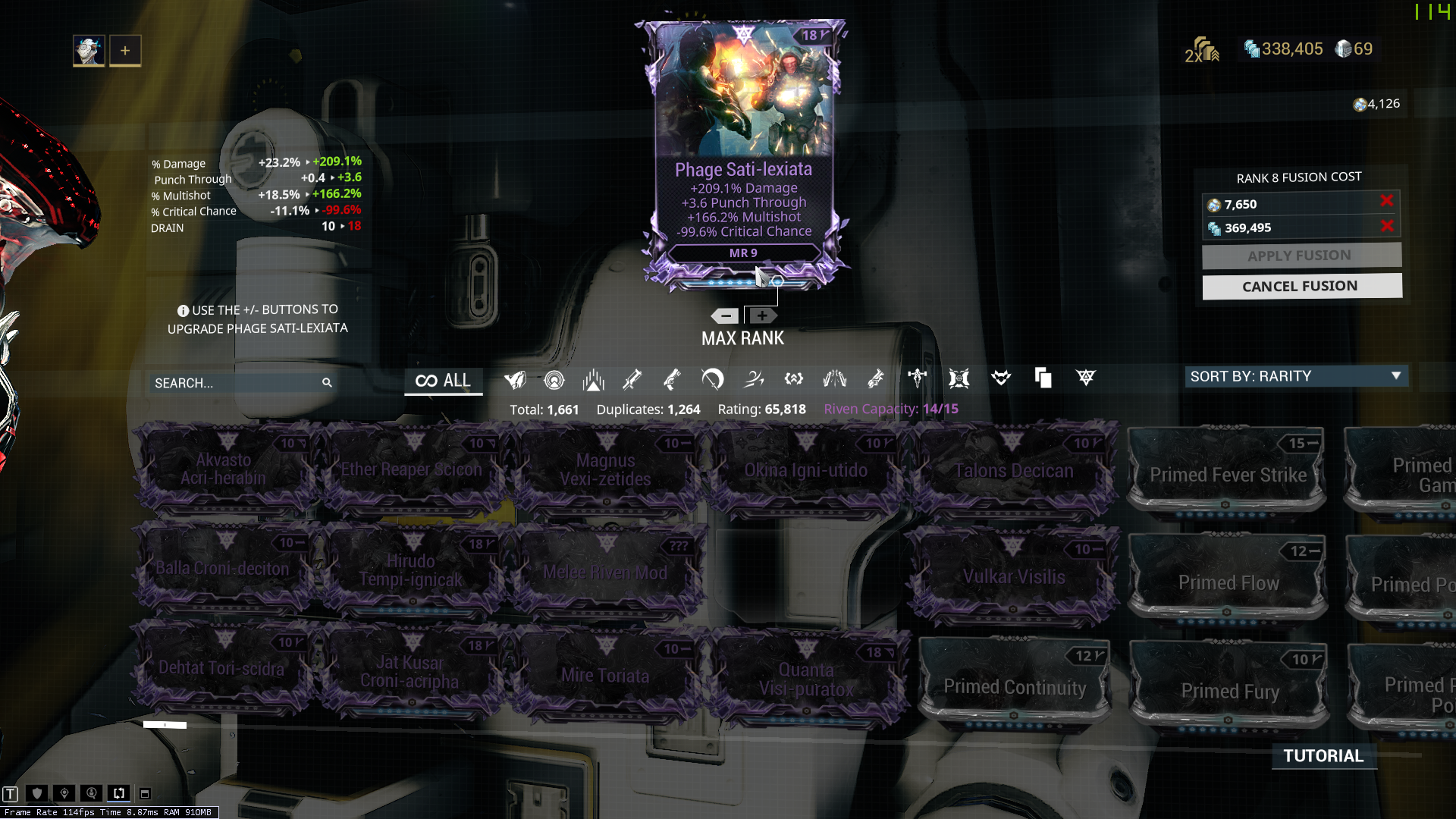Select the Primed Continuity mod

[1015, 686]
